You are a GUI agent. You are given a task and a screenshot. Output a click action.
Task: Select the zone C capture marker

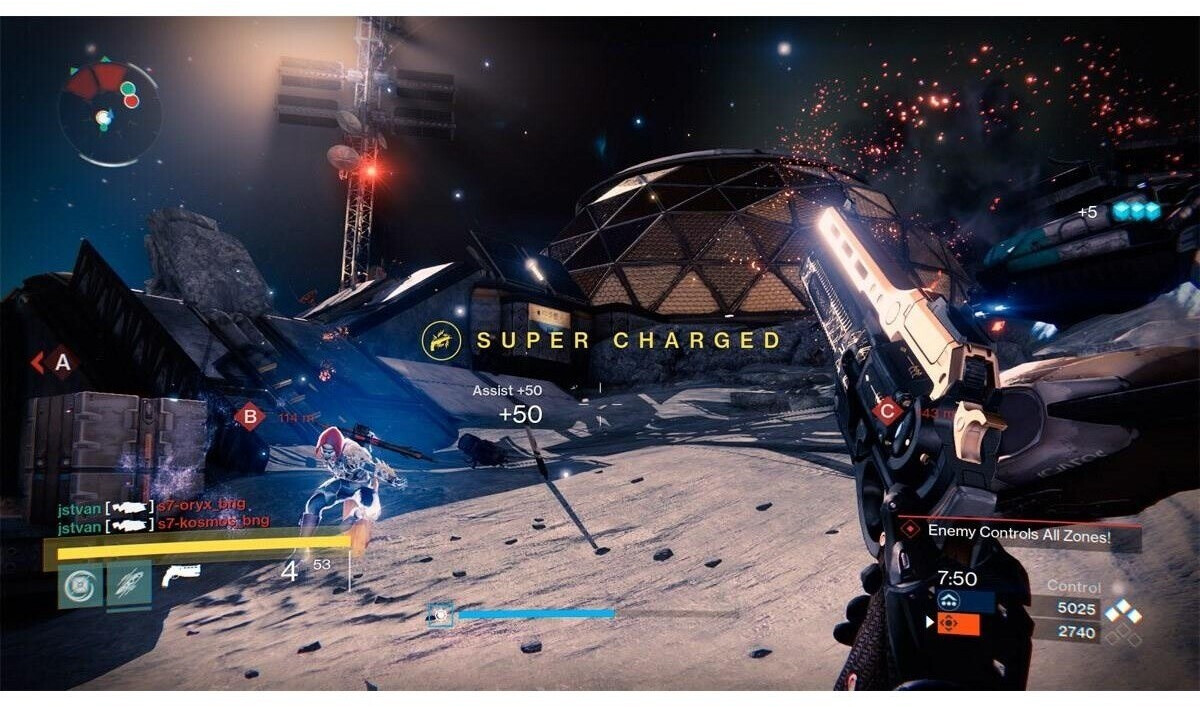point(885,410)
